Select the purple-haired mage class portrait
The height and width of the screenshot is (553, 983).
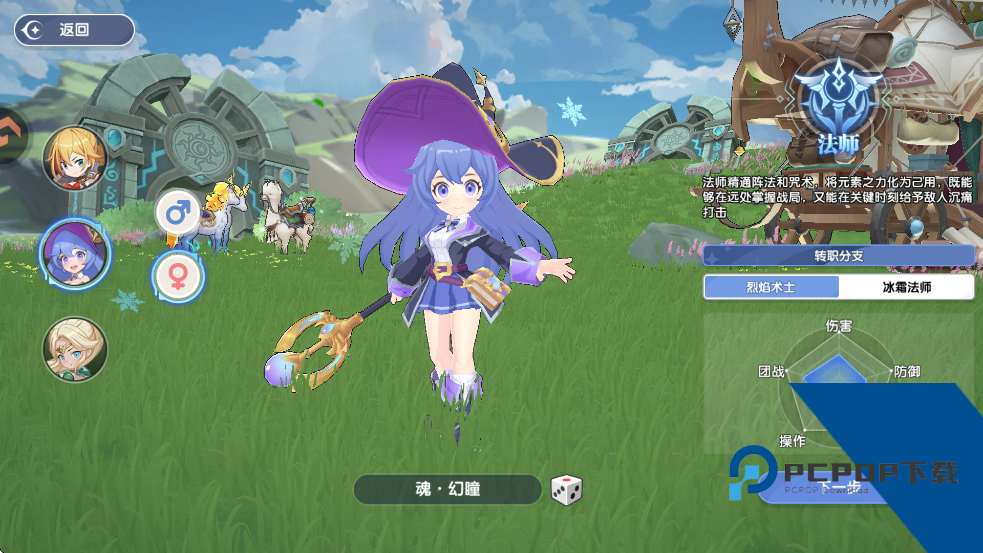[x=75, y=252]
